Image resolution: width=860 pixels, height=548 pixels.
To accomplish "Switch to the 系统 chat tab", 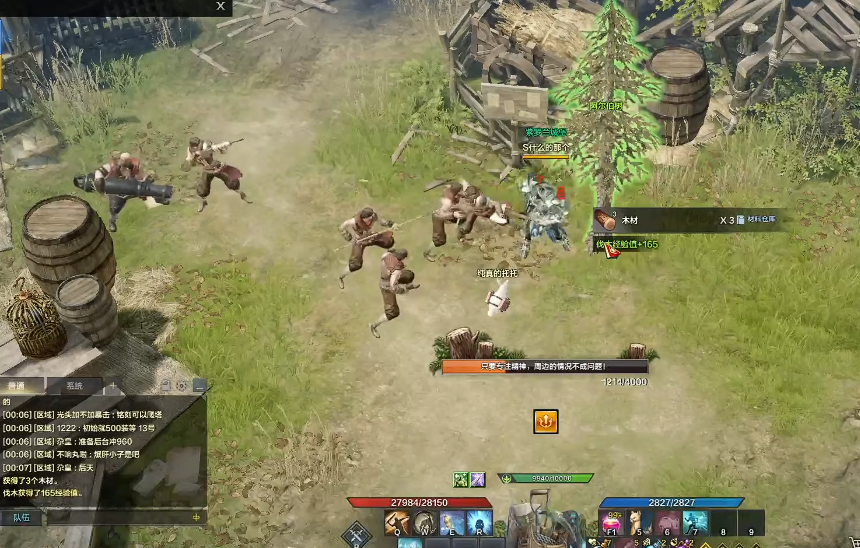I will [75, 386].
